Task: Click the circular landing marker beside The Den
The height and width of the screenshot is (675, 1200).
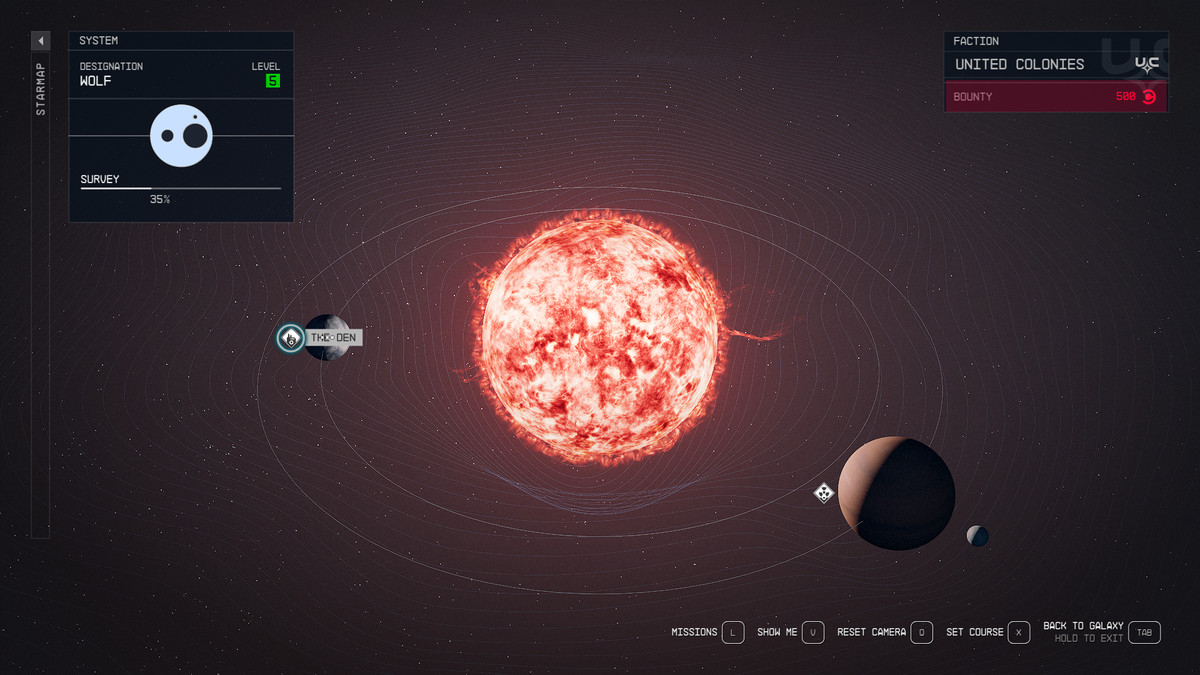Action: 291,338
